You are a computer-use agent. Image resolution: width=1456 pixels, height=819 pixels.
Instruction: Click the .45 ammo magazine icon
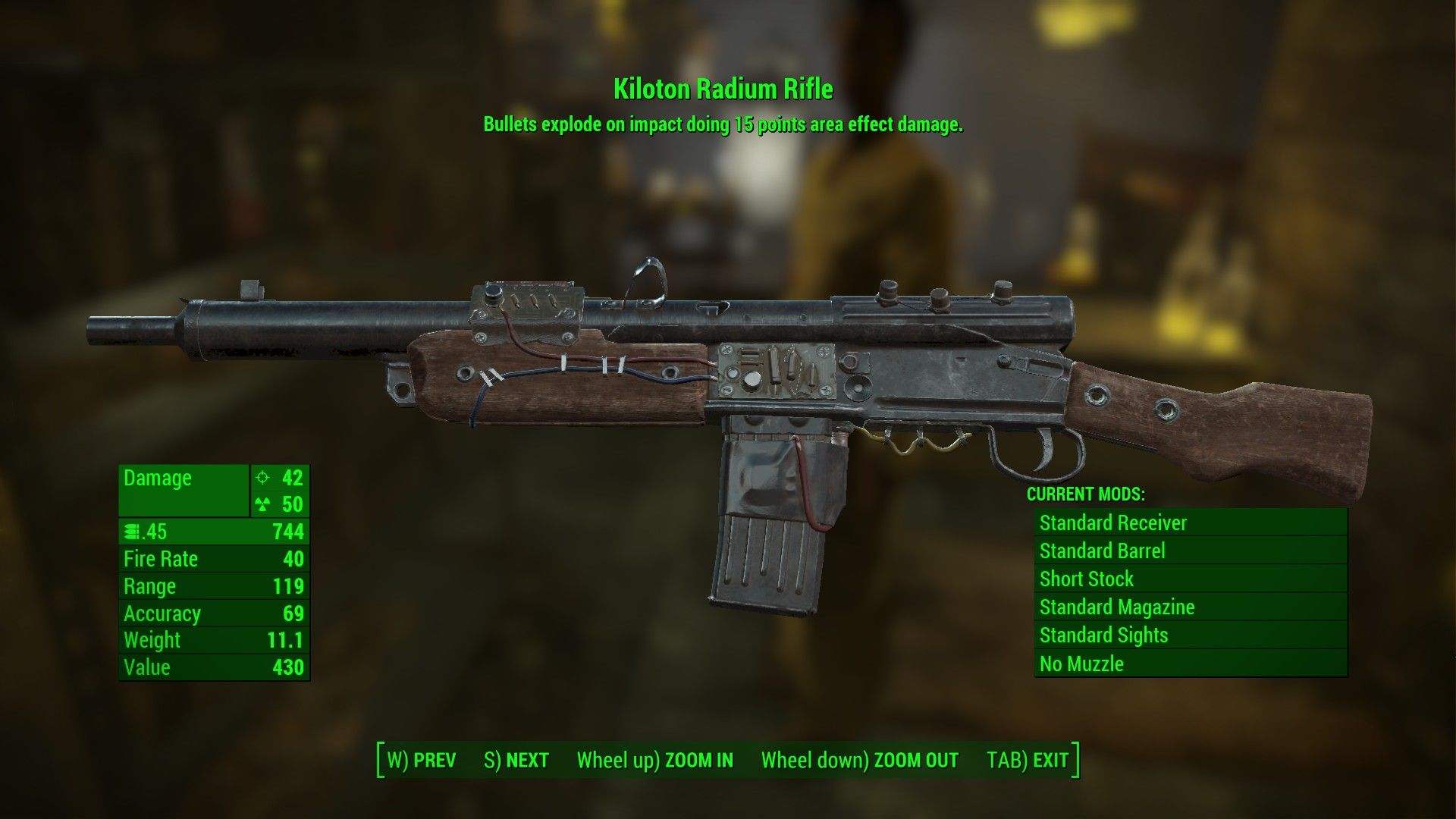coord(134,532)
